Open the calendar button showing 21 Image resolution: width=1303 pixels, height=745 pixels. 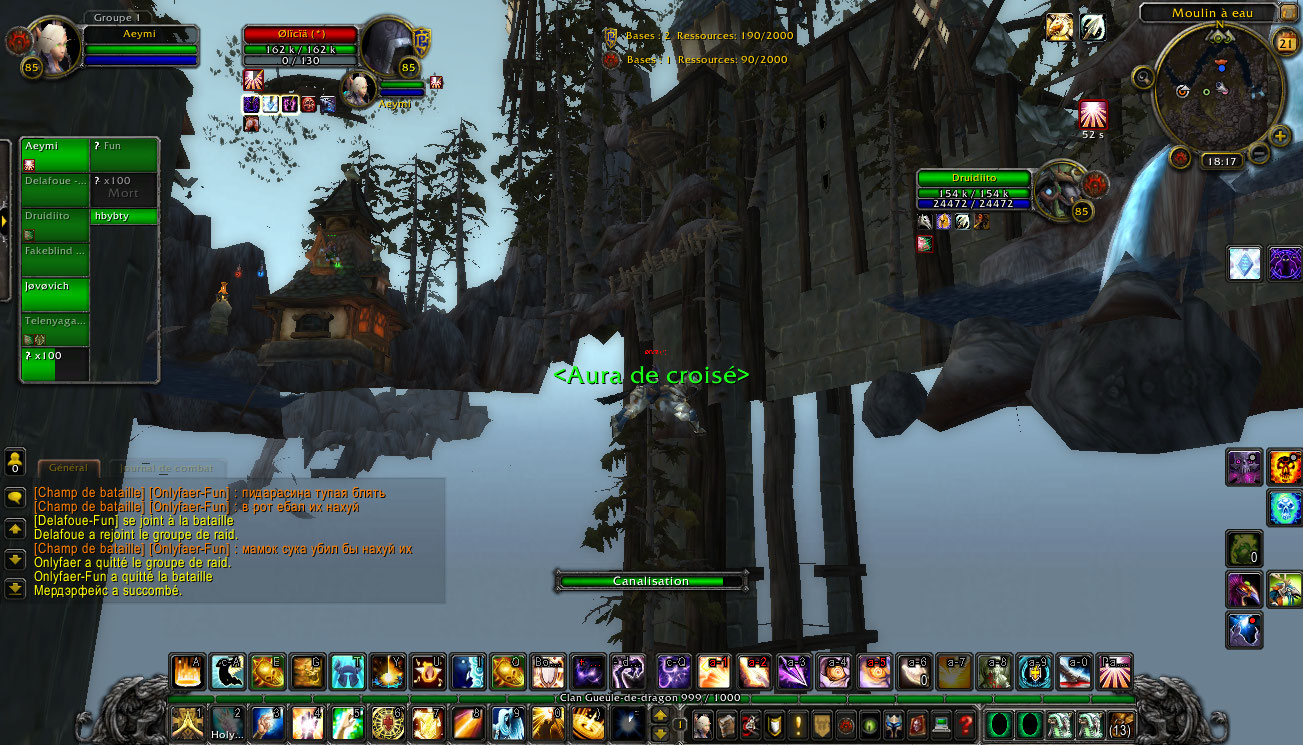coord(1286,41)
